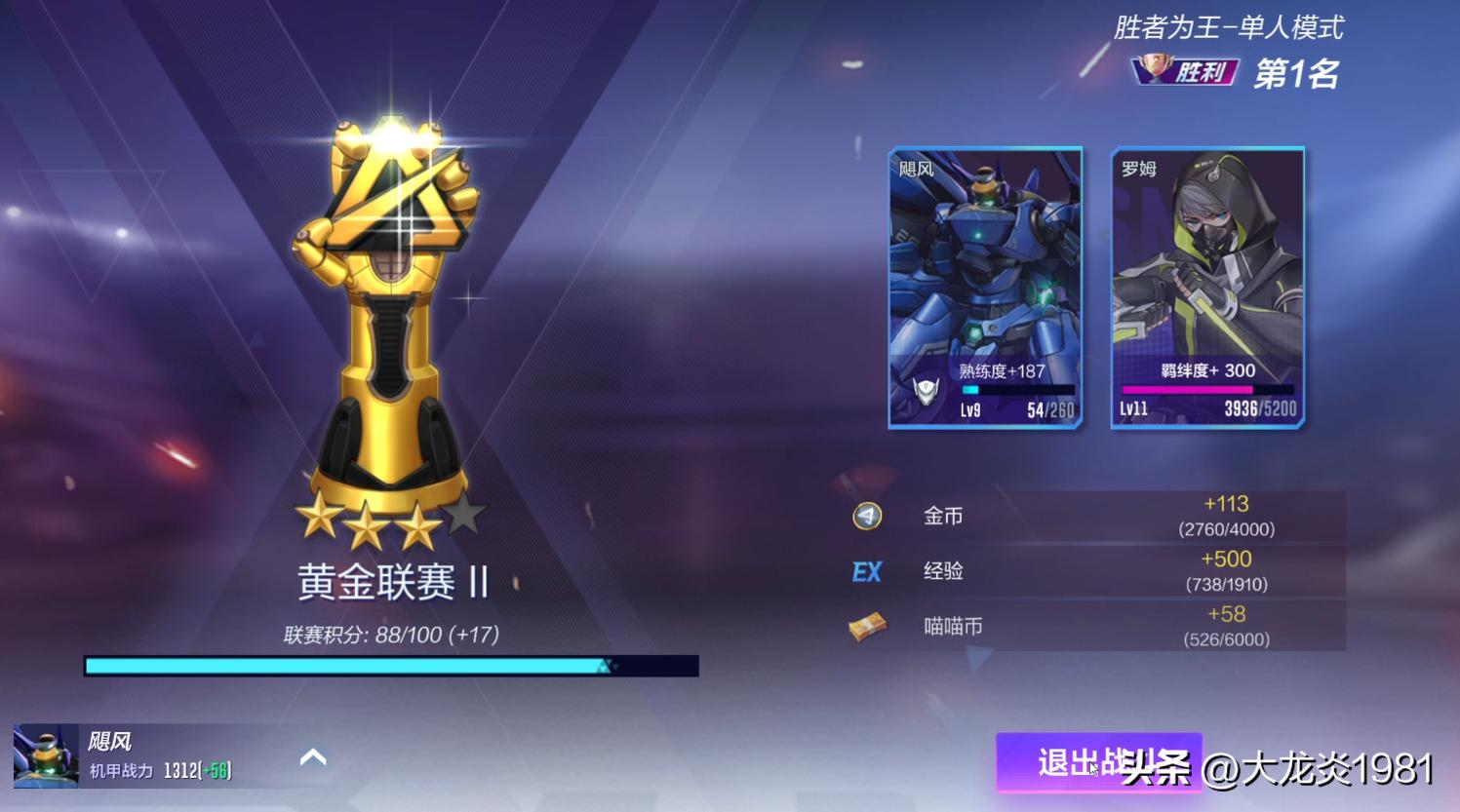Click the 第1名 ranking label

click(1297, 69)
